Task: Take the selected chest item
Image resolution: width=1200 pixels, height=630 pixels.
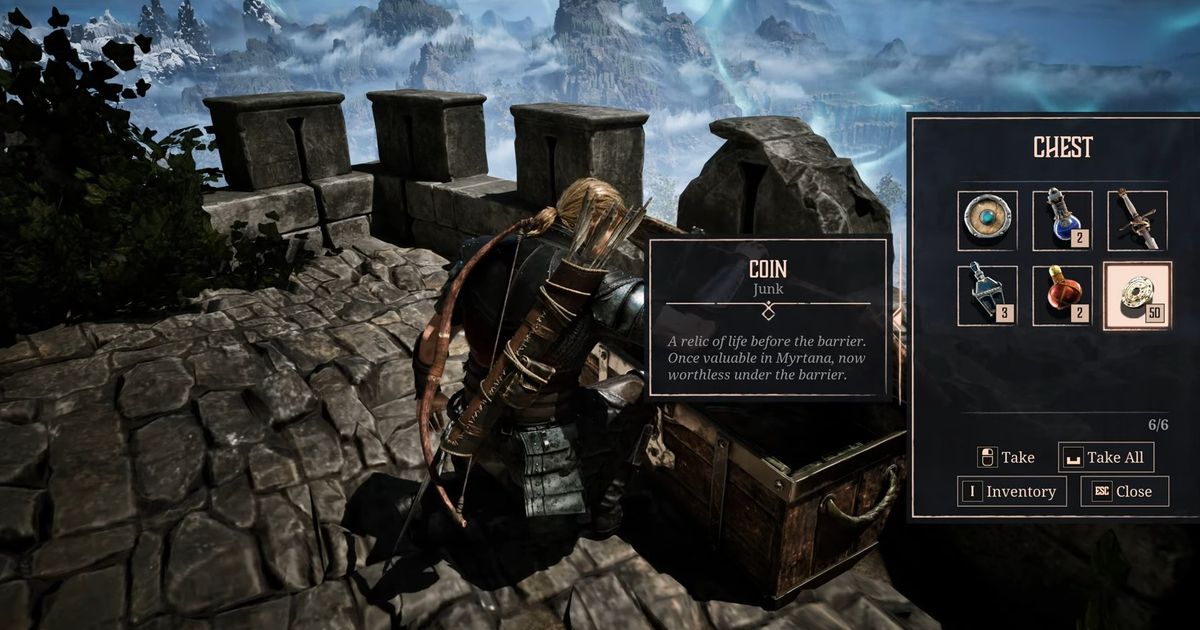Action: tap(1006, 457)
